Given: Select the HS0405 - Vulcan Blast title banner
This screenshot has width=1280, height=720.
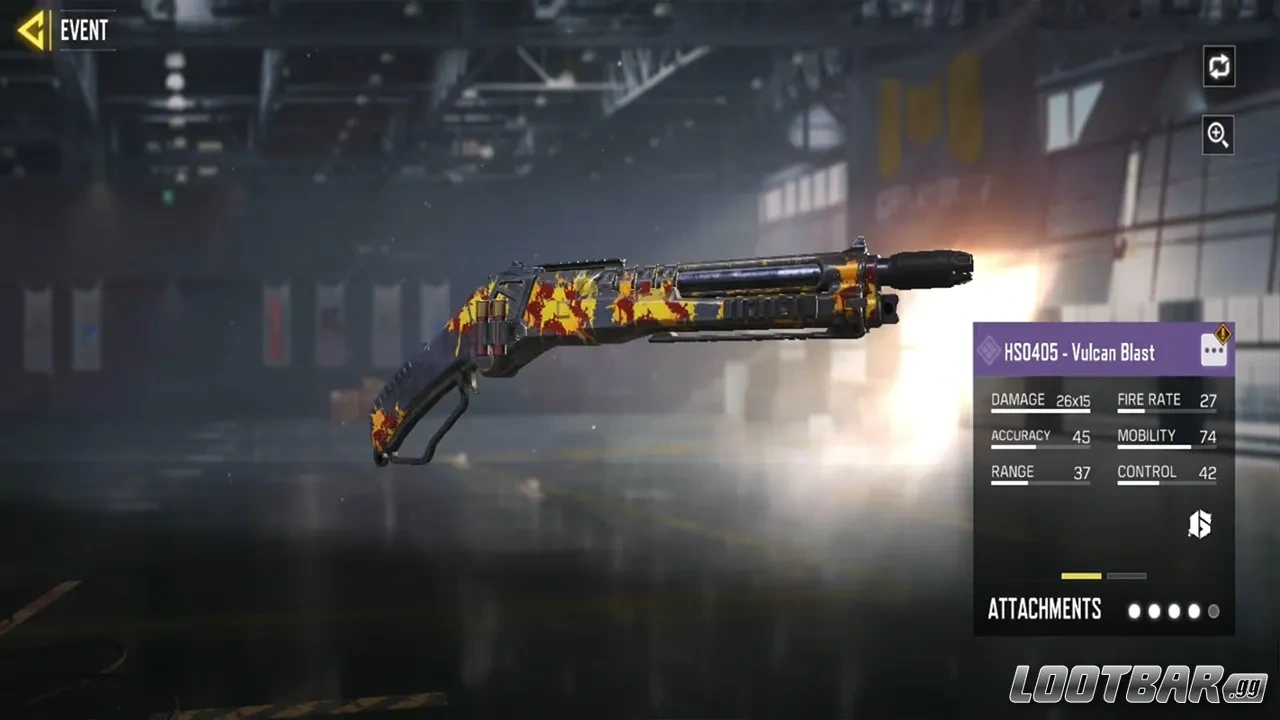Looking at the screenshot, I should point(1080,352).
